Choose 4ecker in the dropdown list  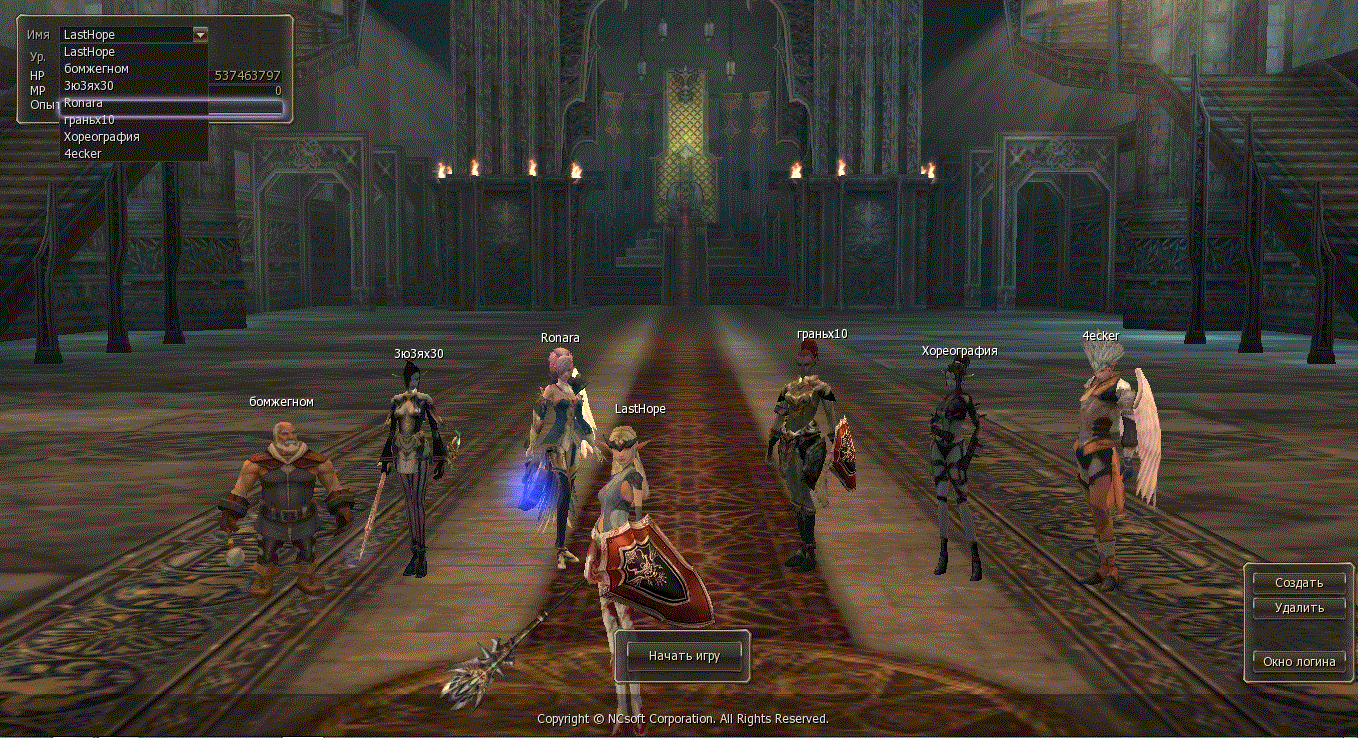pos(82,153)
